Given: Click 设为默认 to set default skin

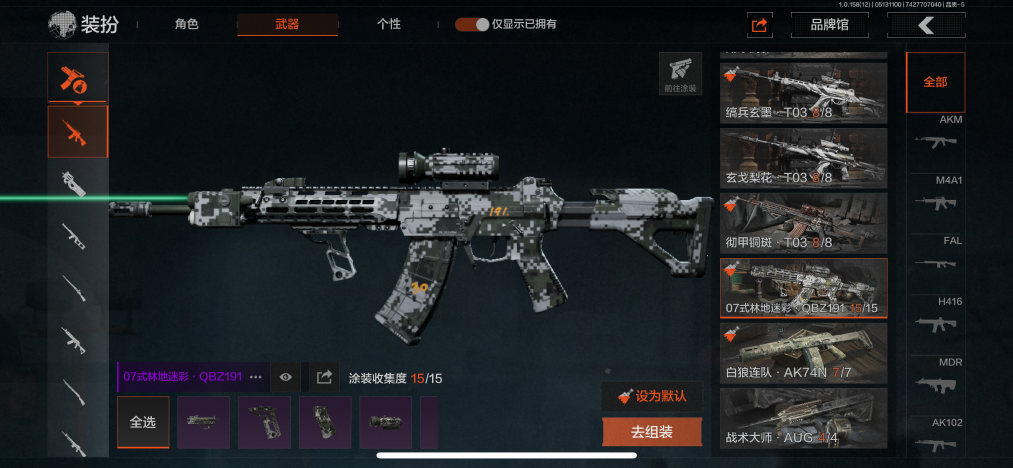Looking at the screenshot, I should click(x=652, y=396).
